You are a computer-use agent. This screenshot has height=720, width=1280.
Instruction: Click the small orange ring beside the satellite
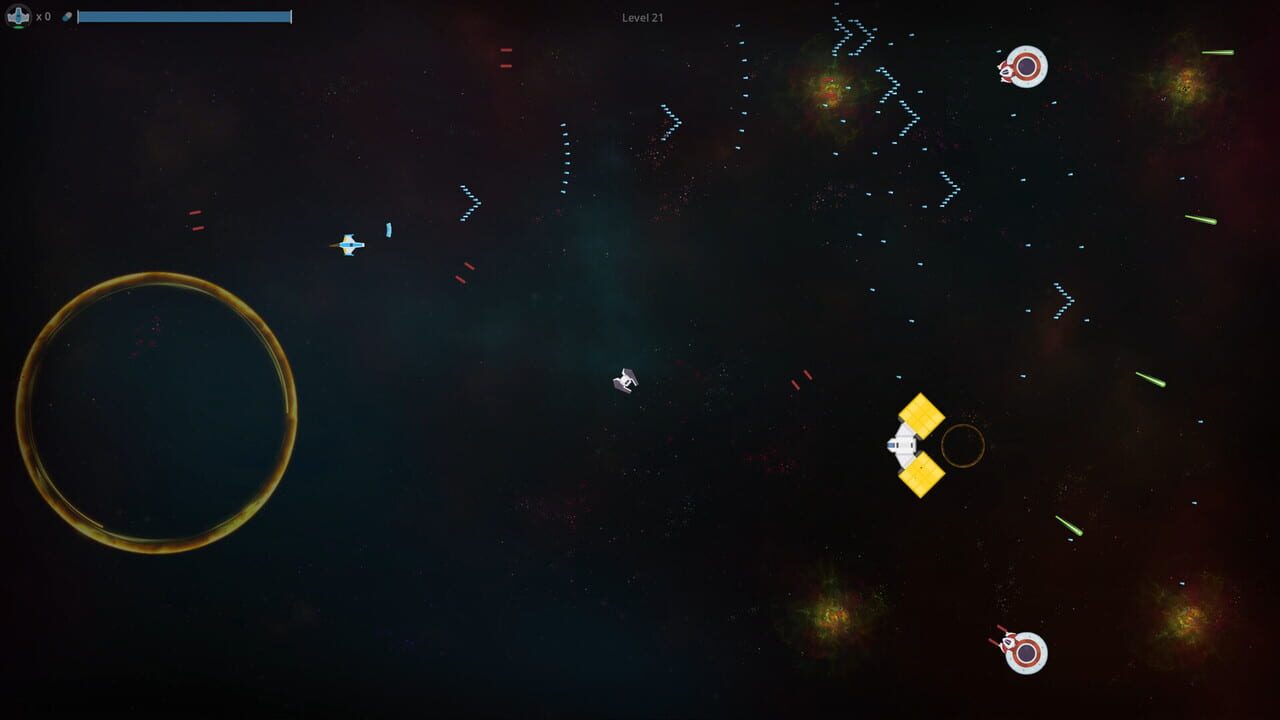pos(961,448)
